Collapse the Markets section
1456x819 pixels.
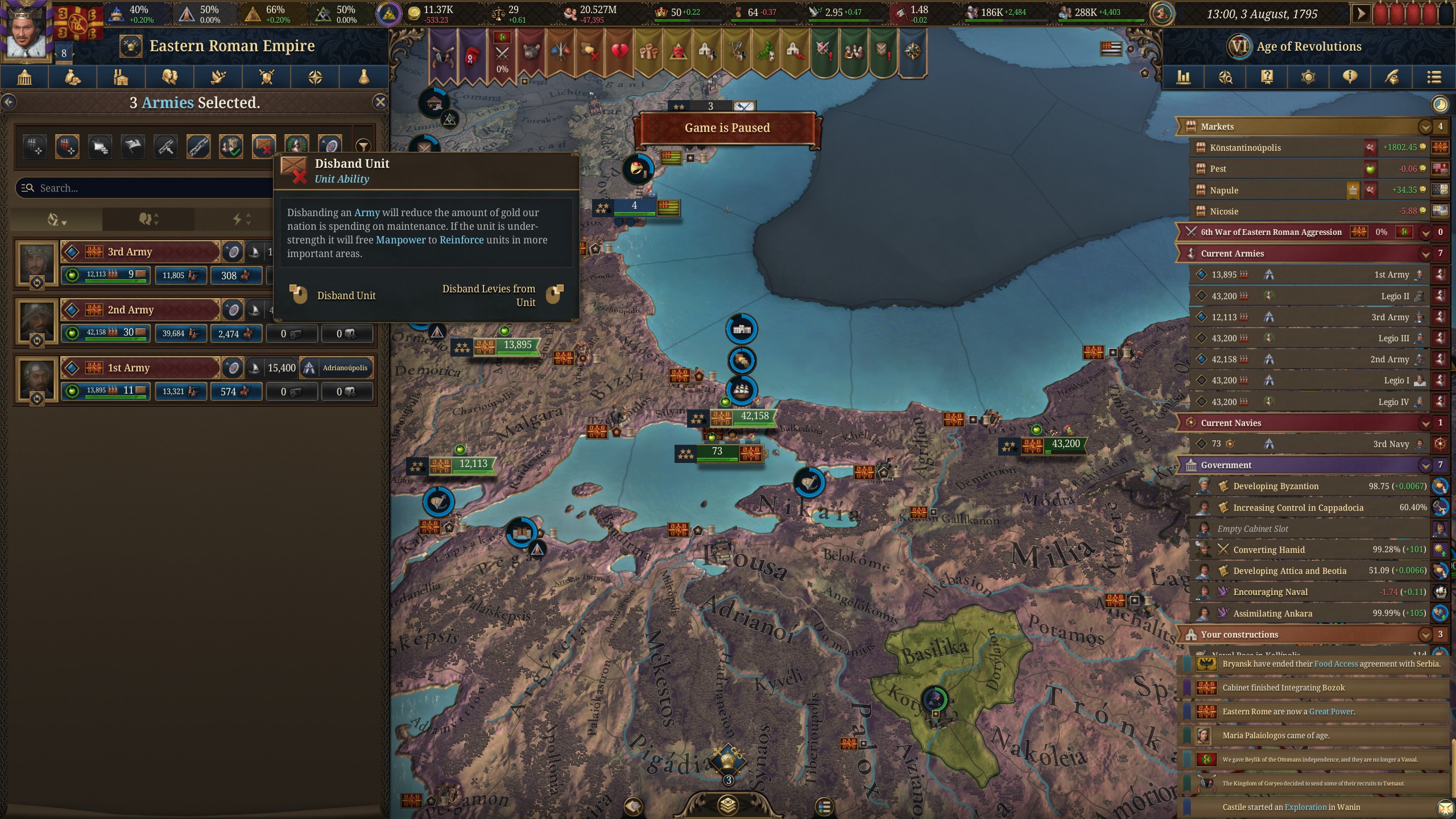pyautogui.click(x=1425, y=126)
